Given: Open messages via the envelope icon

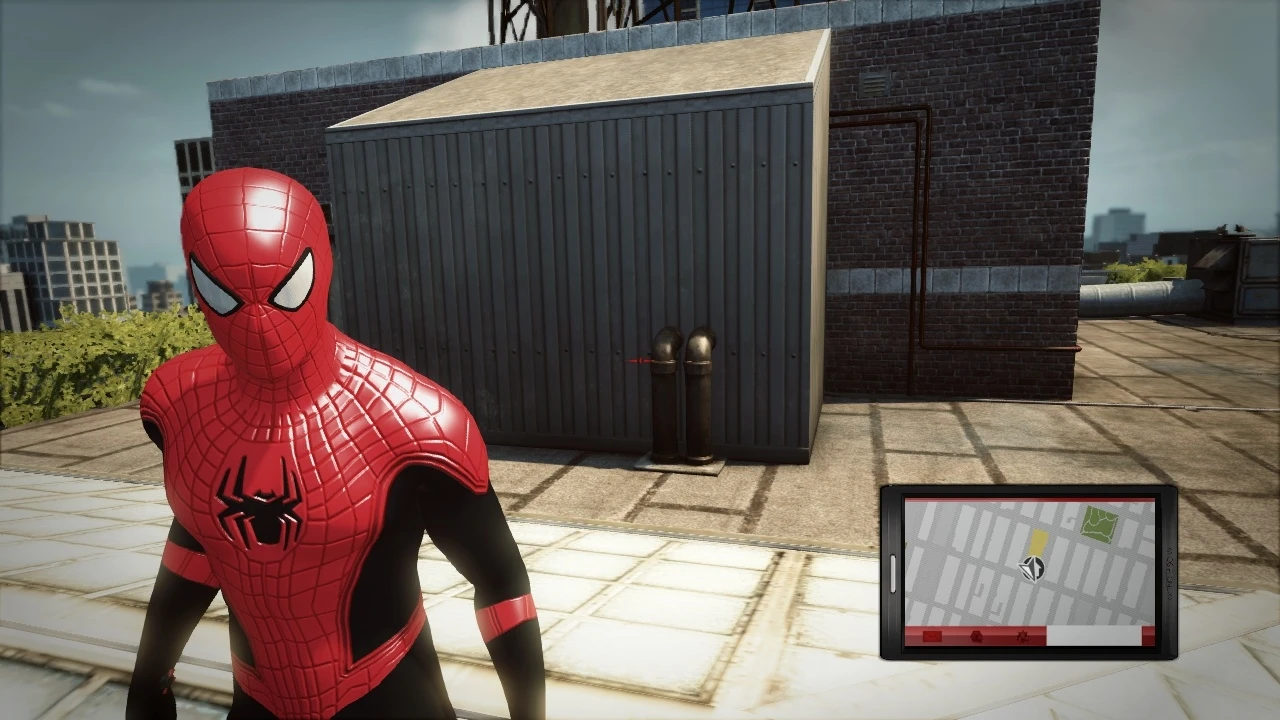Looking at the screenshot, I should 932,637.
